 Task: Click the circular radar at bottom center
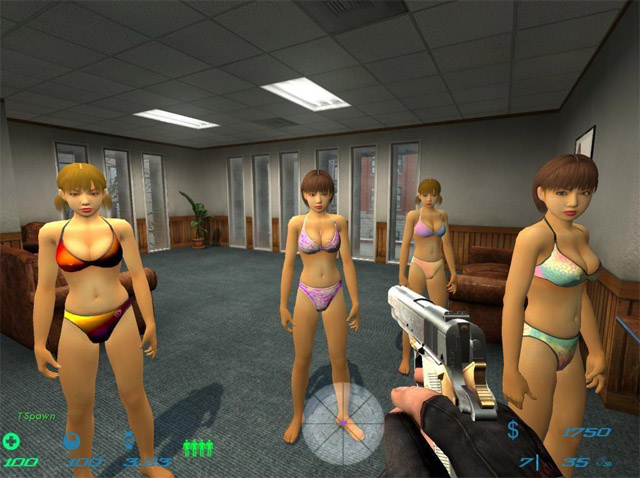[343, 422]
